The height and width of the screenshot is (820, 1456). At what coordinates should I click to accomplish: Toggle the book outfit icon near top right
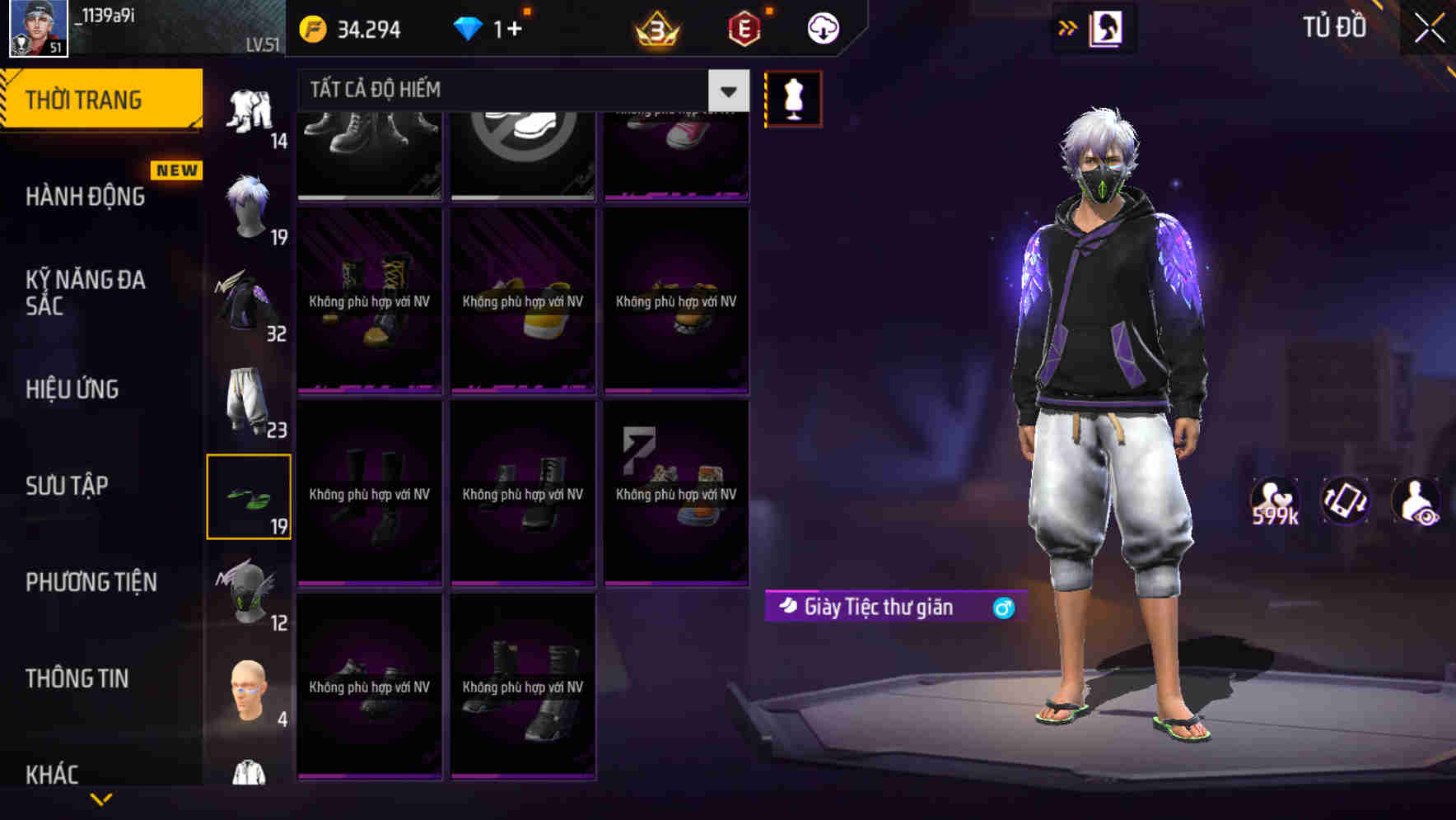tap(1108, 27)
